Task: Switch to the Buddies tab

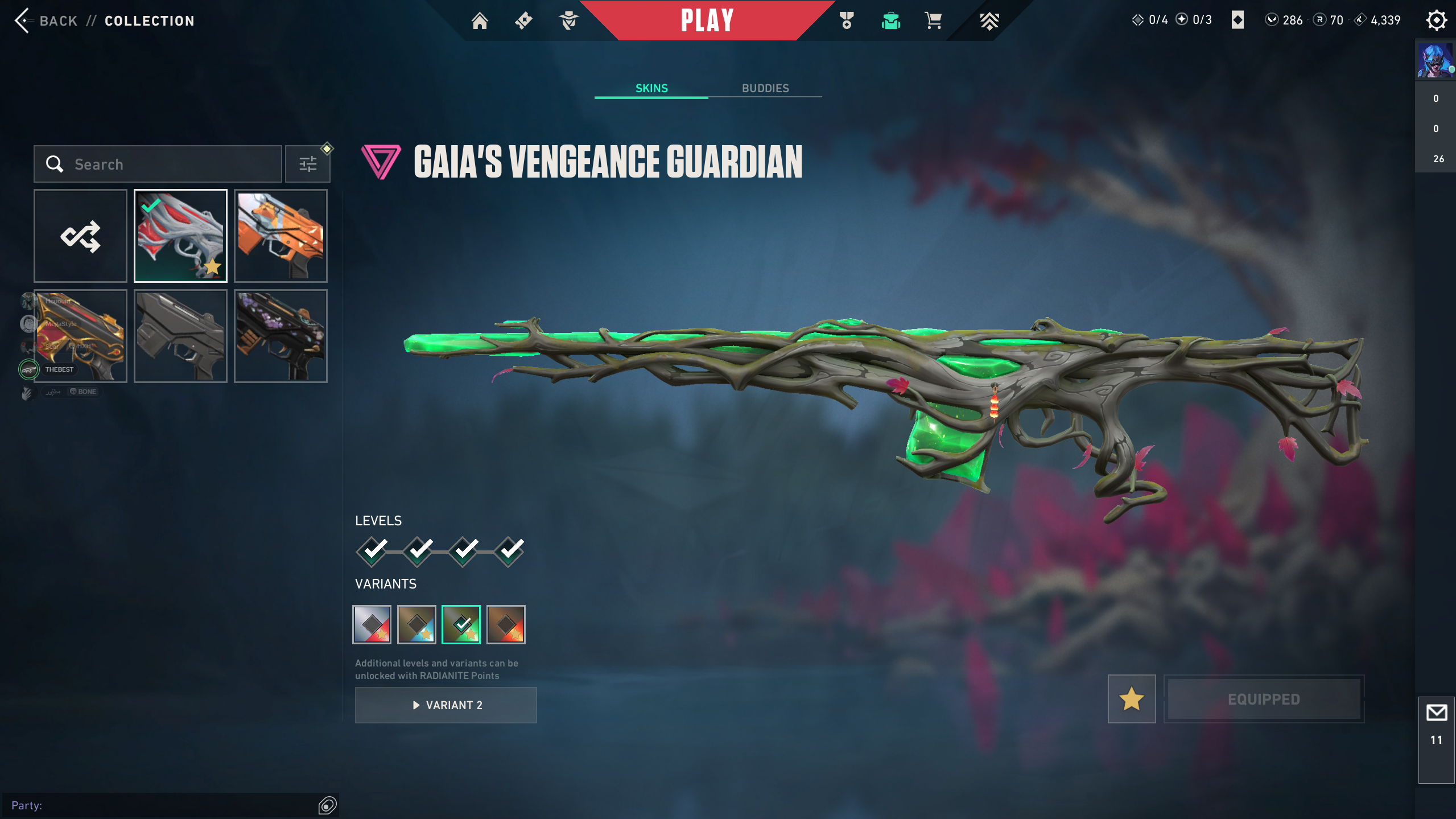Action: [x=765, y=88]
